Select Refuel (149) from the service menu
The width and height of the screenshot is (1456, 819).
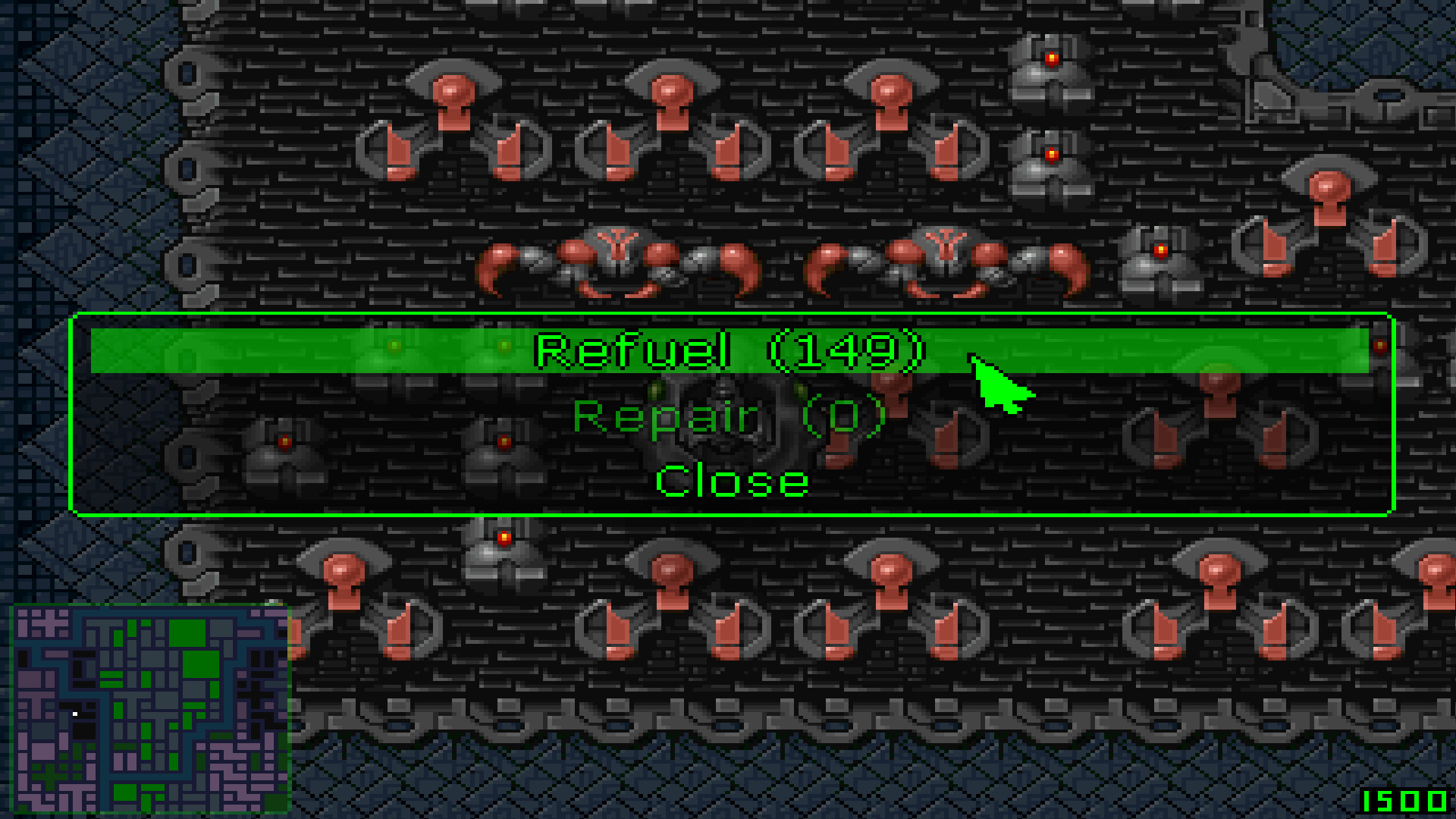728,350
